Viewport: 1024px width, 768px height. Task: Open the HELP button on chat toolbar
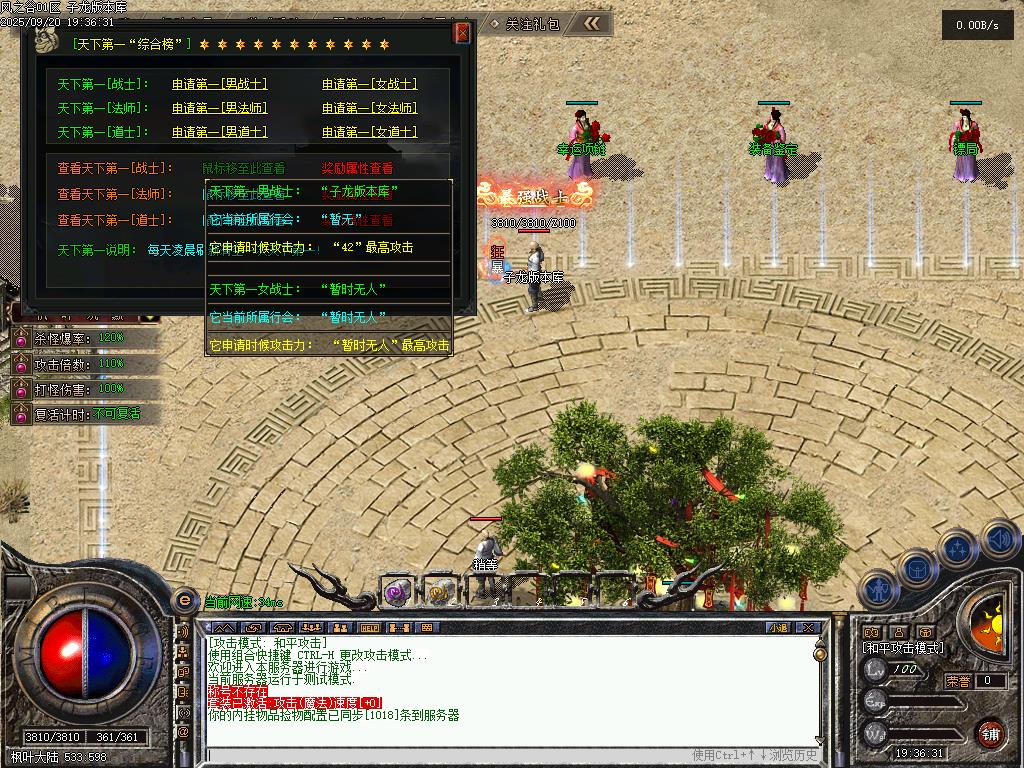point(370,628)
